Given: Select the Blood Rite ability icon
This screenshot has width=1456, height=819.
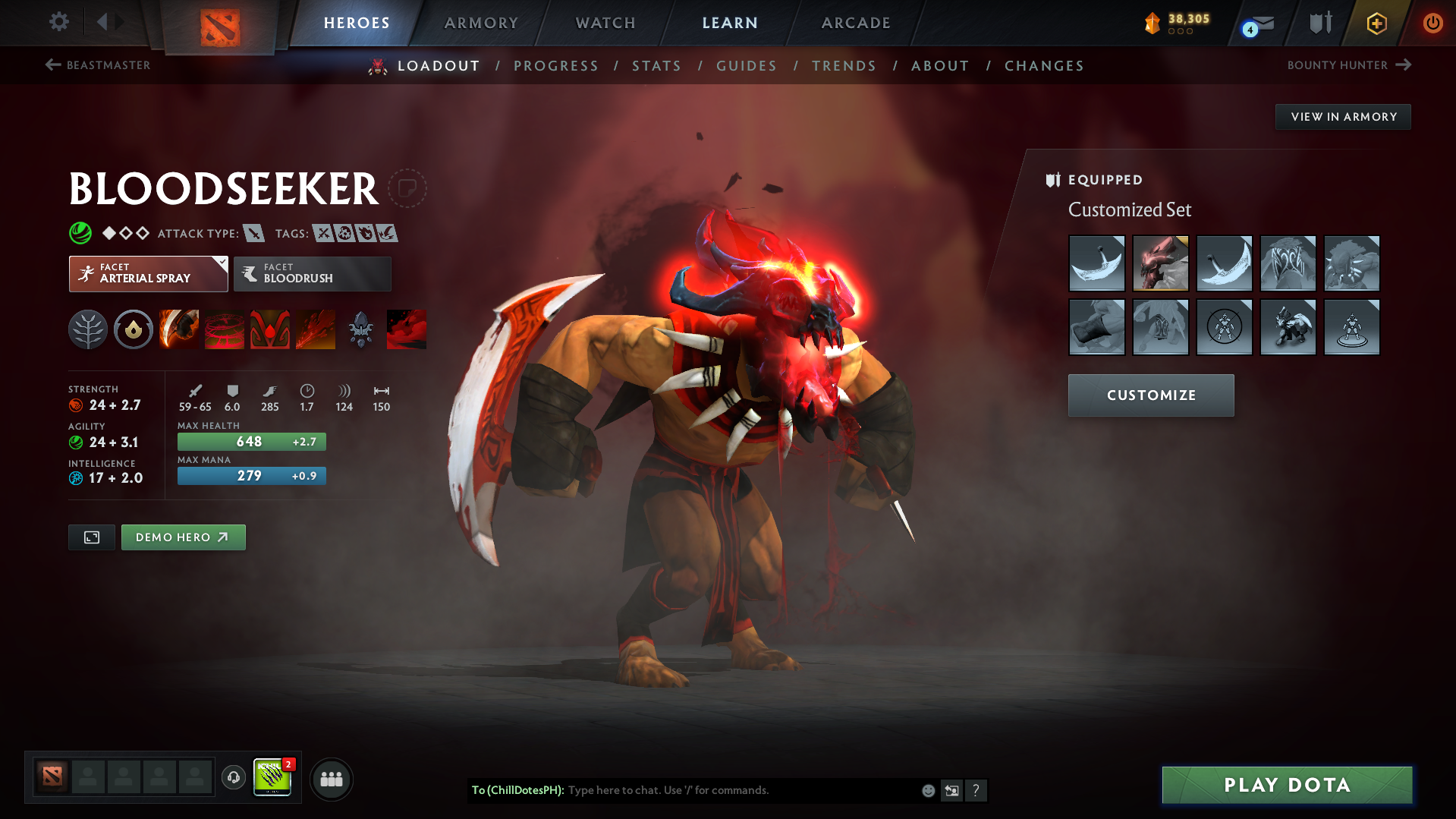Looking at the screenshot, I should coord(225,329).
